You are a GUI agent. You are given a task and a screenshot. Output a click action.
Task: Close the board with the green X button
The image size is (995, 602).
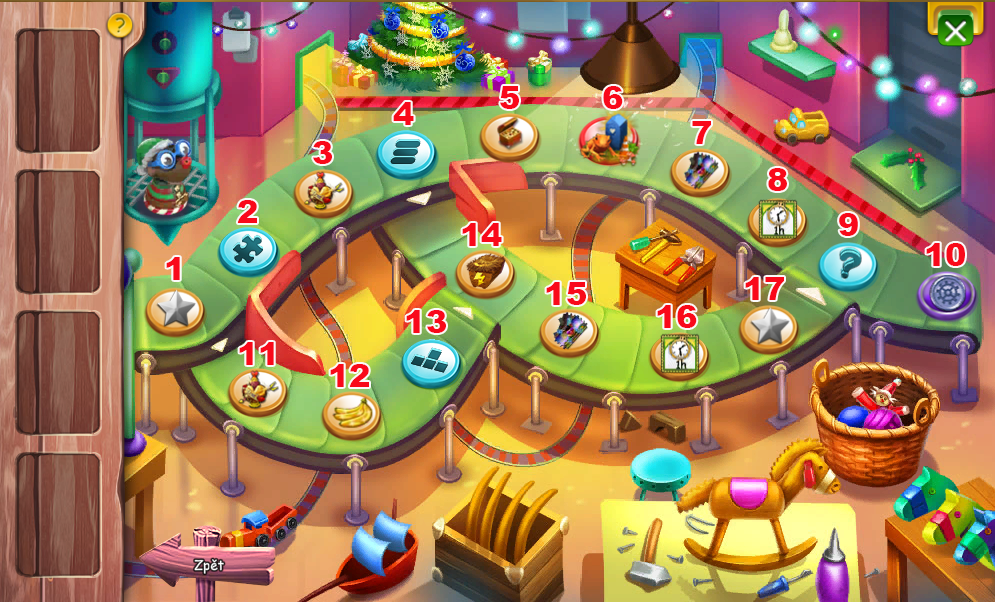[955, 30]
